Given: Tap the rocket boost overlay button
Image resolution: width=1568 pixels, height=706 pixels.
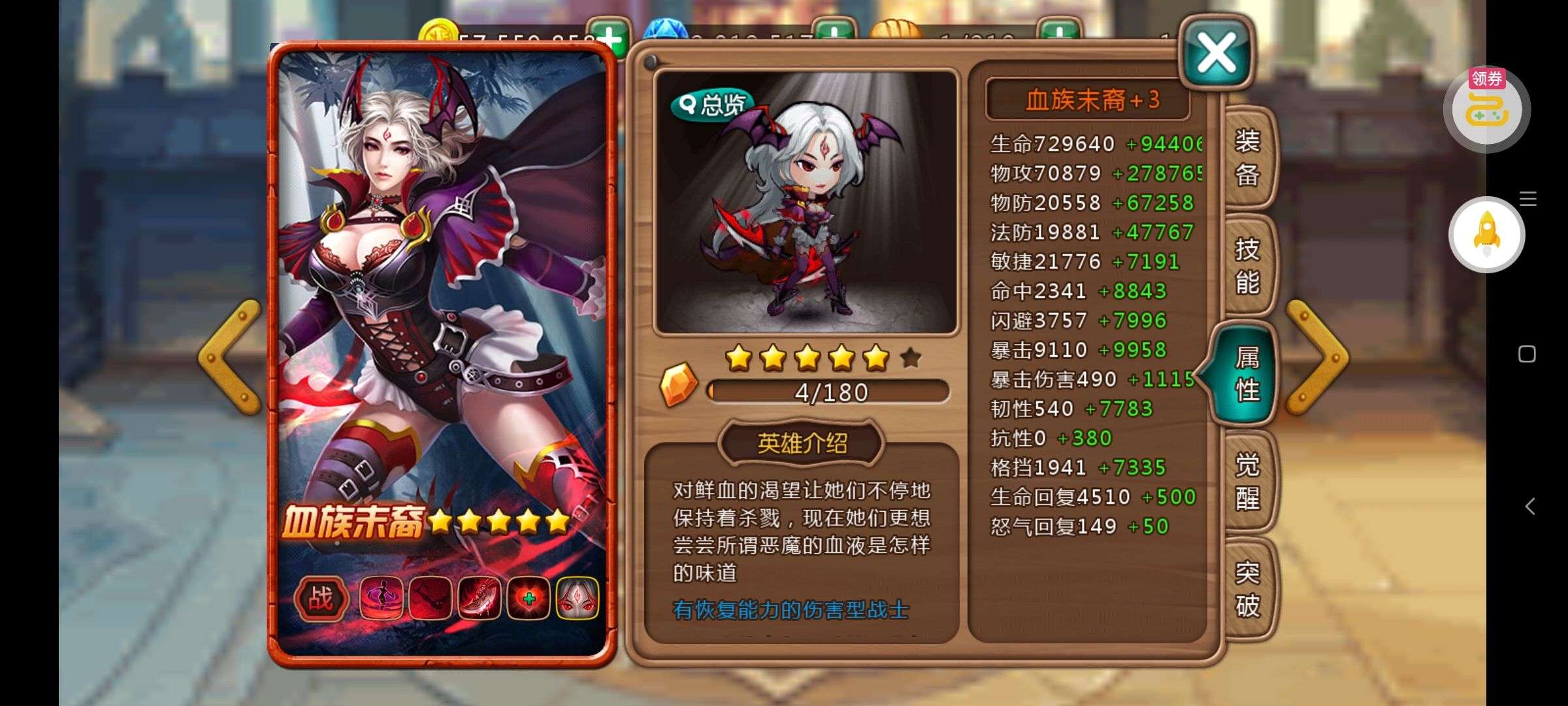Looking at the screenshot, I should 1486,234.
